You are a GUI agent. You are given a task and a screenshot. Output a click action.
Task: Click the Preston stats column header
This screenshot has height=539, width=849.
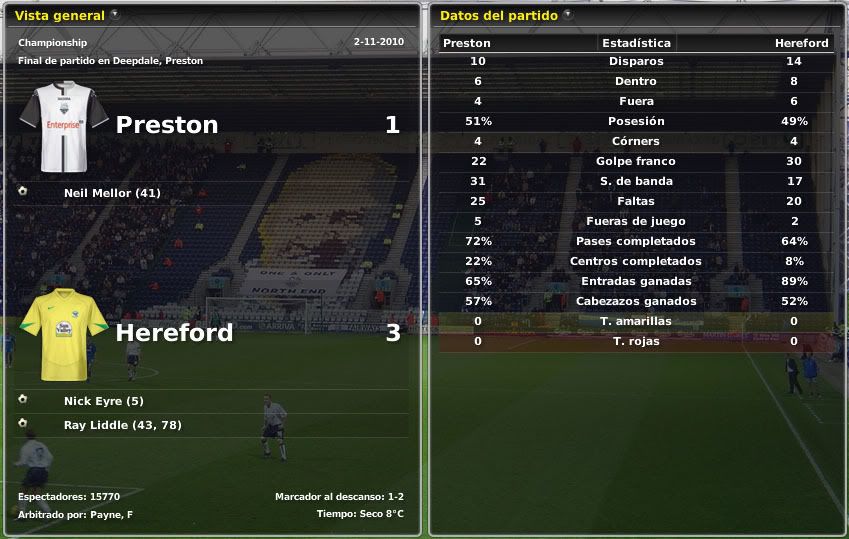(466, 43)
